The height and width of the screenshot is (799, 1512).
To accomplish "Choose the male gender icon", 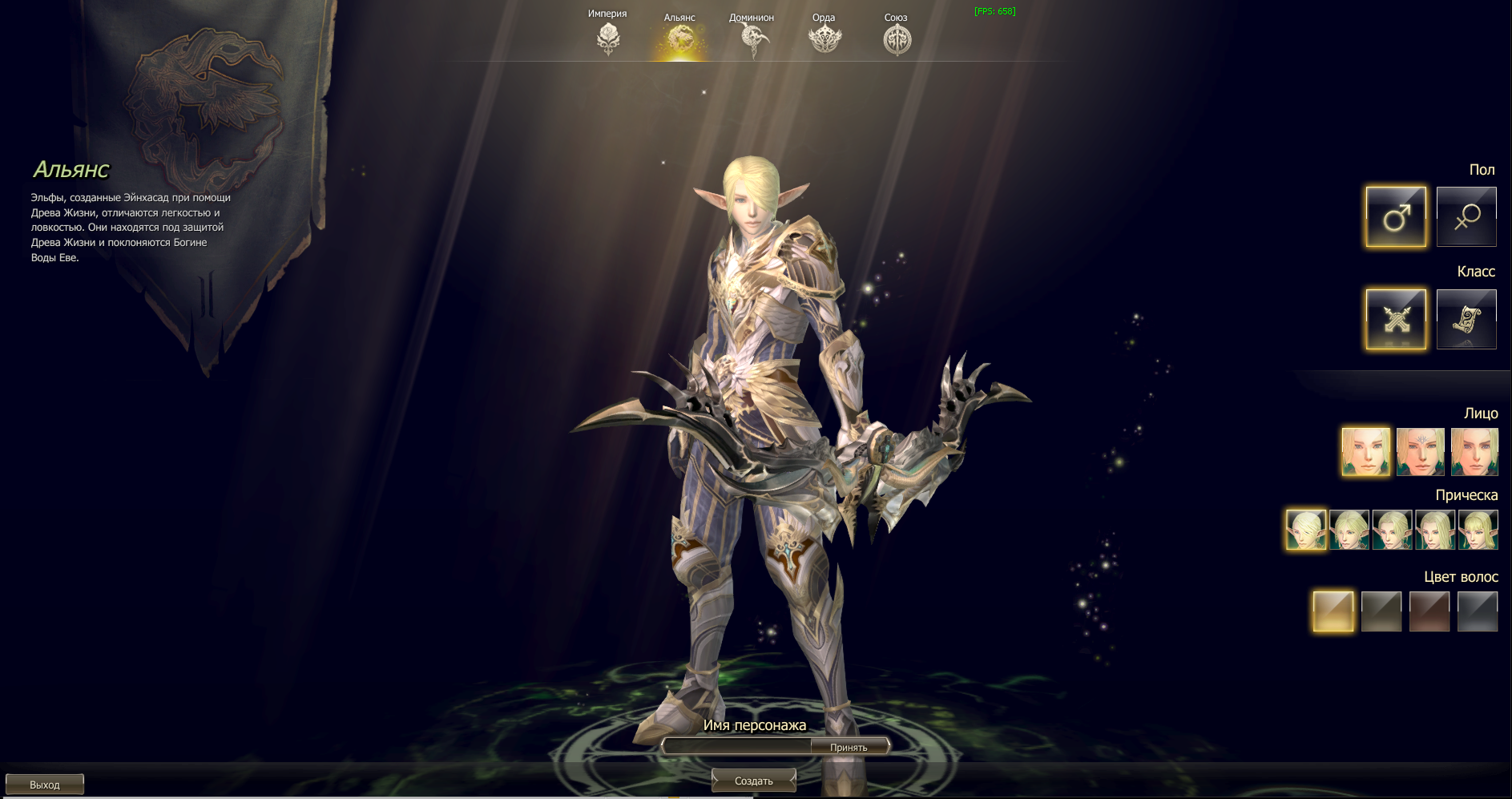I will 1396,216.
